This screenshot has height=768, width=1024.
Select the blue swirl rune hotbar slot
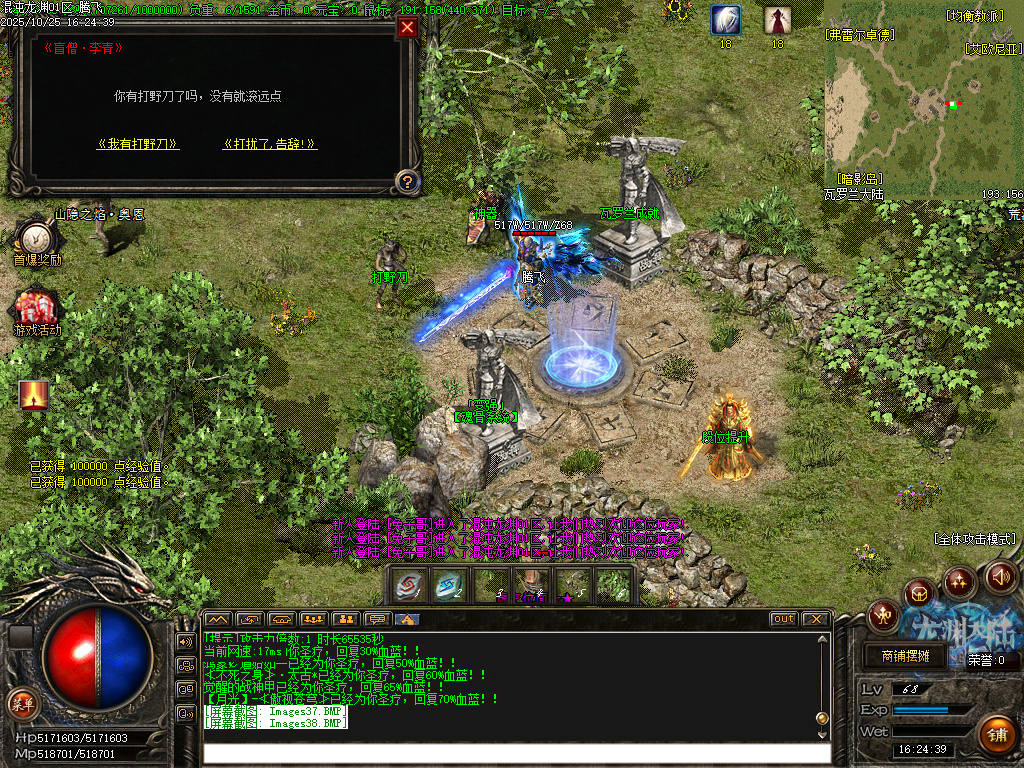tap(449, 585)
